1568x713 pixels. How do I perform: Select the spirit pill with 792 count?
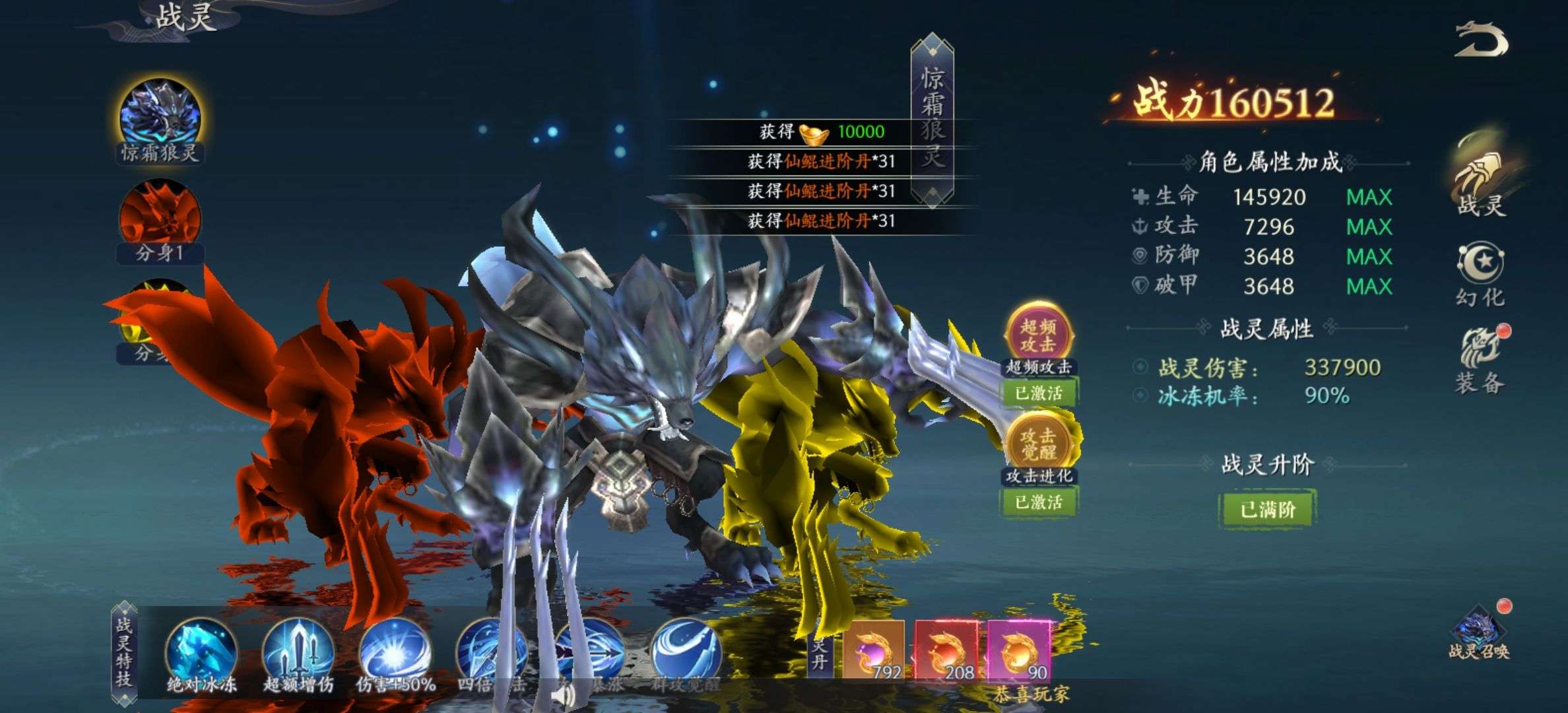click(x=873, y=651)
